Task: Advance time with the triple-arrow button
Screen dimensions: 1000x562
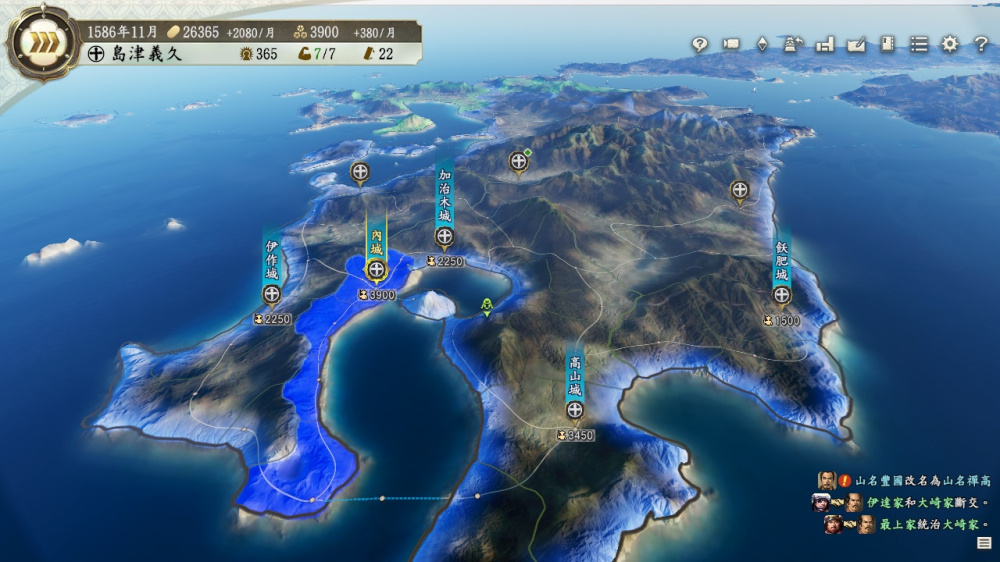Action: (x=42, y=43)
